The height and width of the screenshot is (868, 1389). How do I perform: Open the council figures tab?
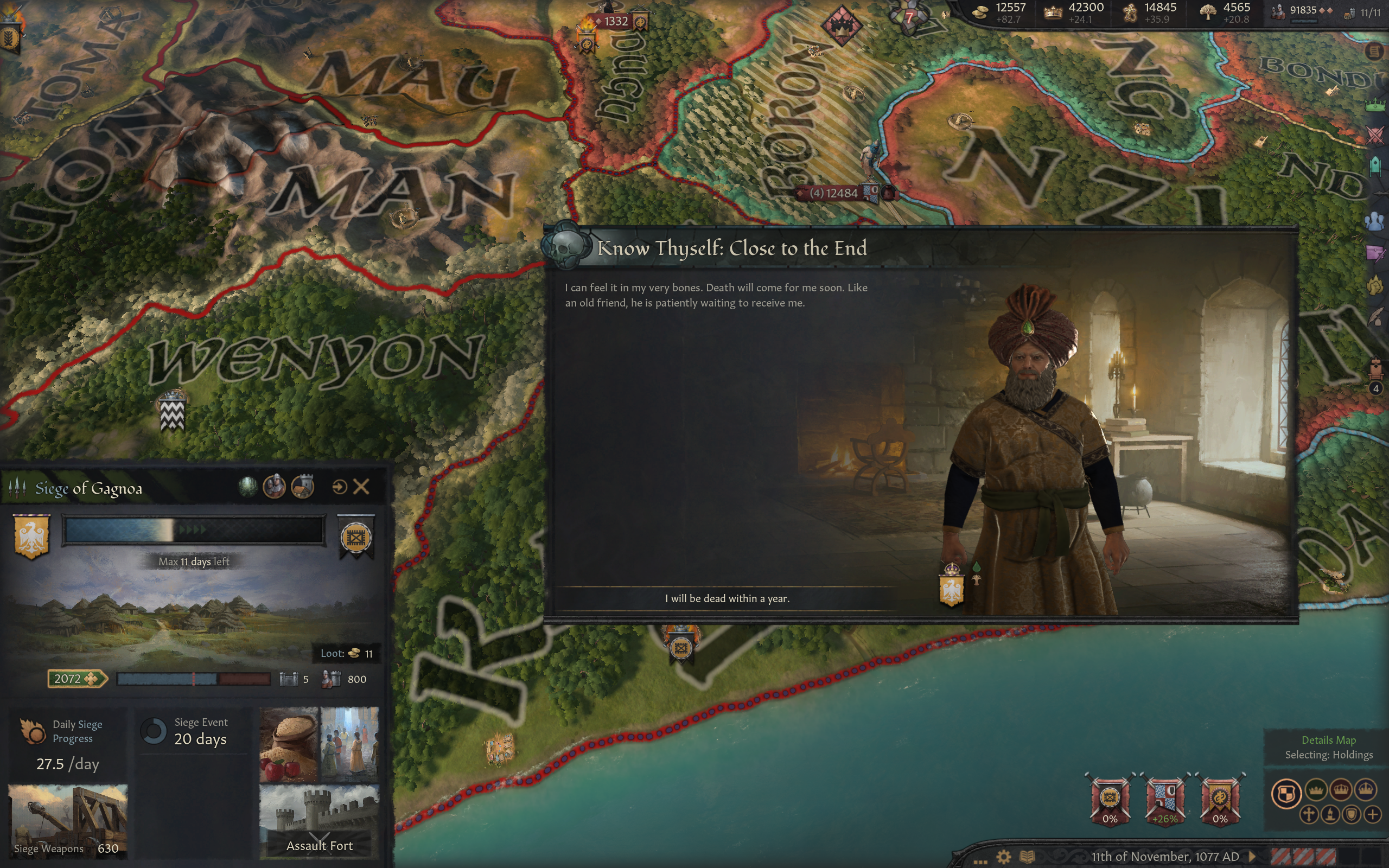pyautogui.click(x=1375, y=221)
